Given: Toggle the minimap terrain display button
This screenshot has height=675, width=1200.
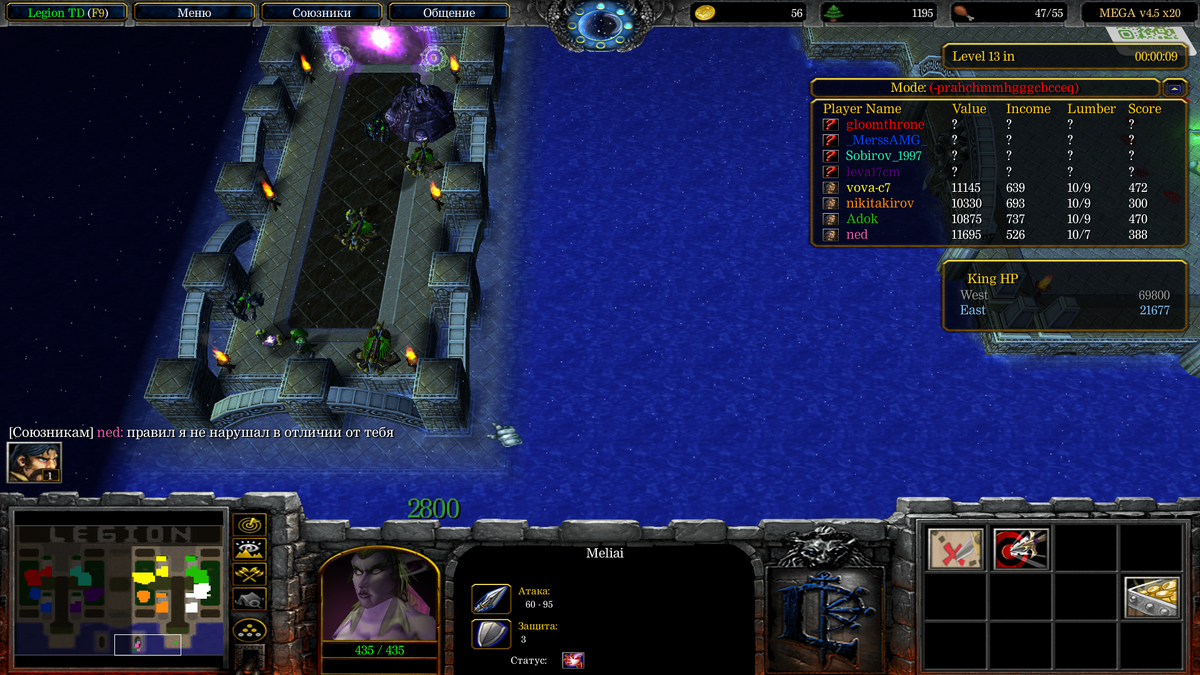Looking at the screenshot, I should 249,549.
